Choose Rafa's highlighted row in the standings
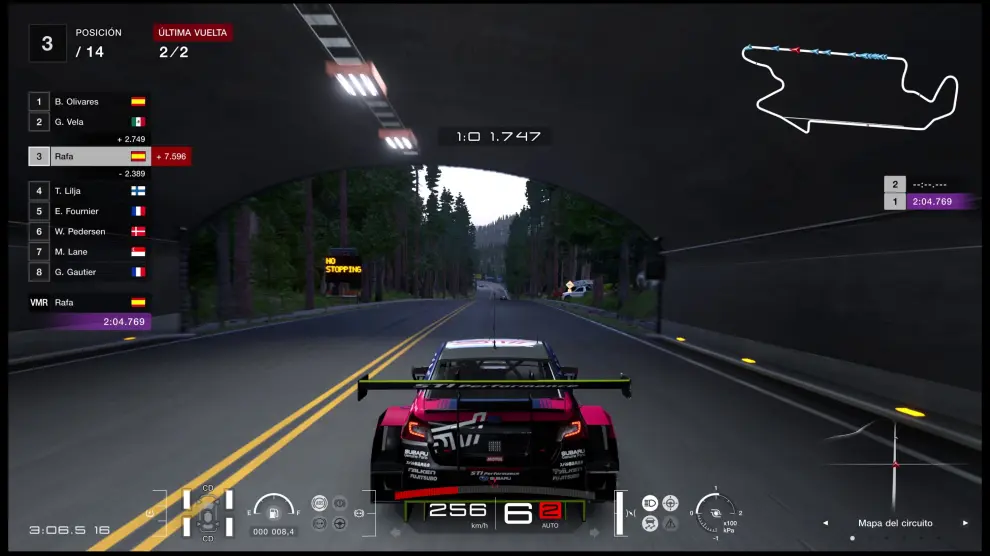The width and height of the screenshot is (990, 556). [90, 156]
